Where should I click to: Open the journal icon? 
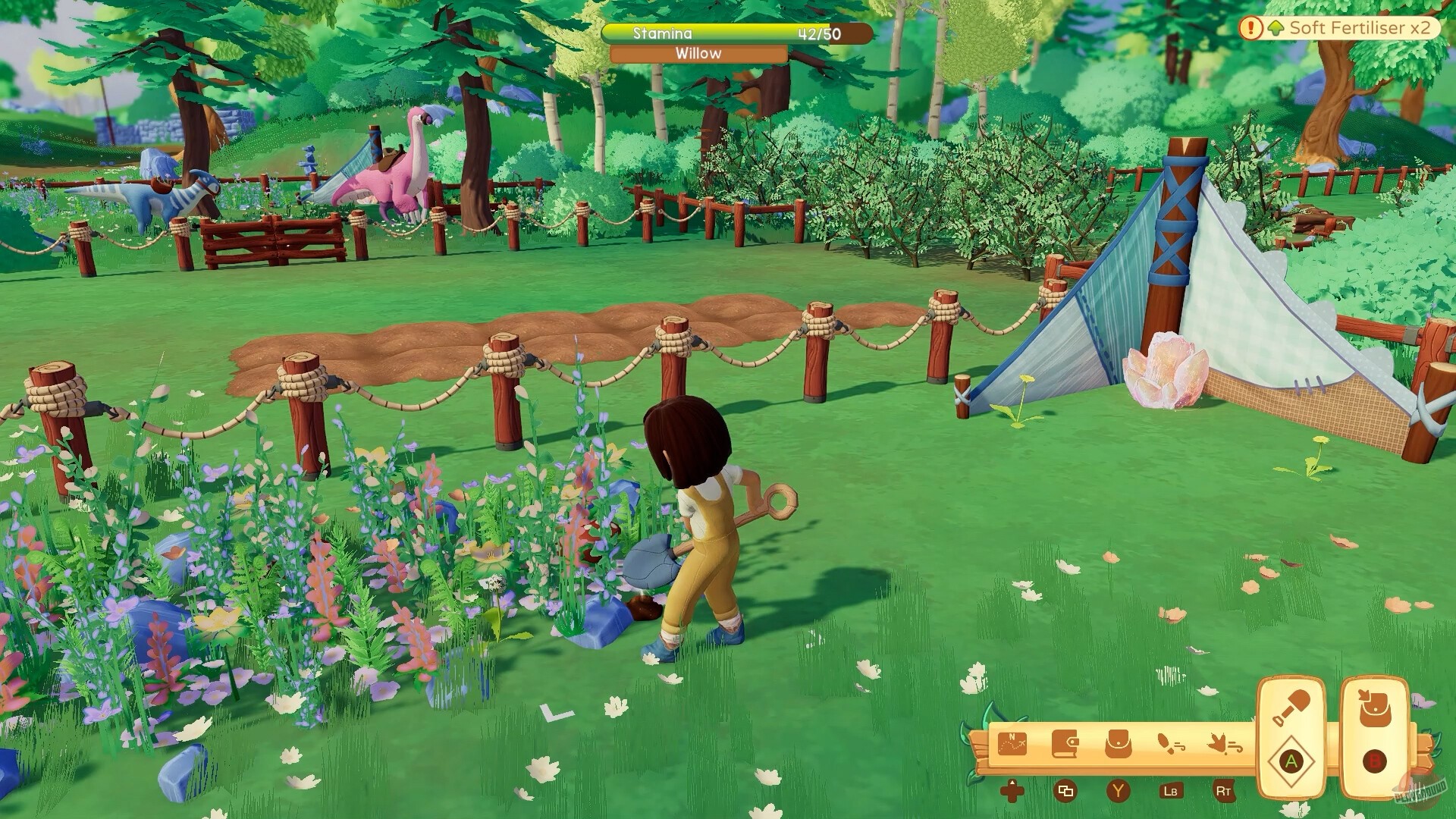pyautogui.click(x=1065, y=745)
